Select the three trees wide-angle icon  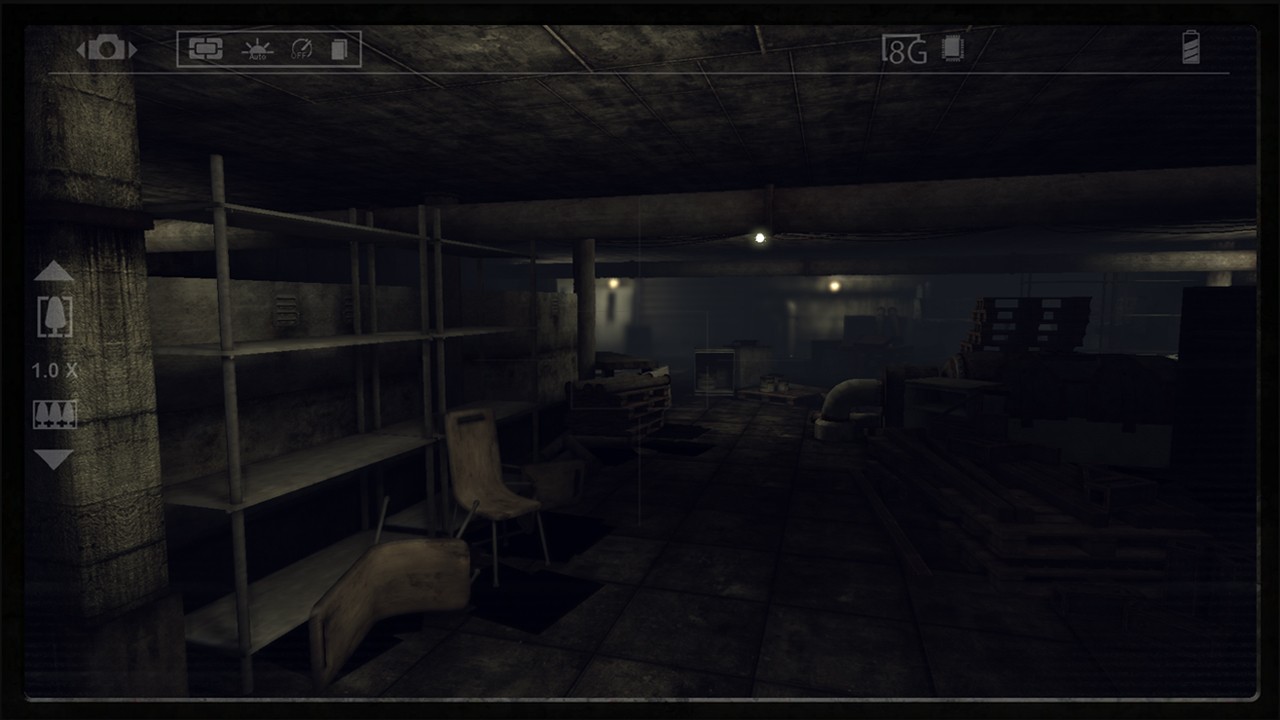54,414
